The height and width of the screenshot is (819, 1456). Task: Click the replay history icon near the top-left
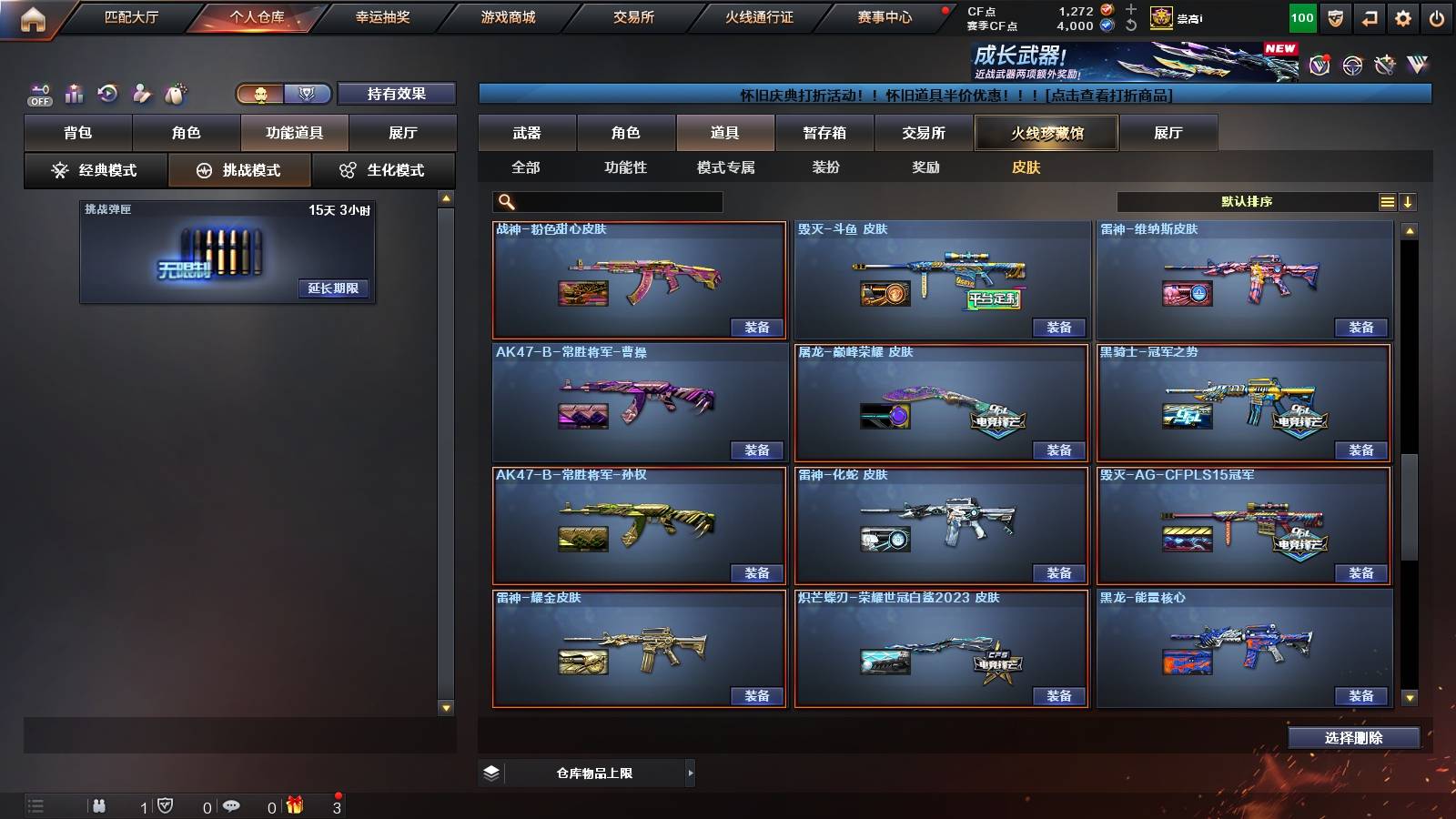(x=106, y=91)
